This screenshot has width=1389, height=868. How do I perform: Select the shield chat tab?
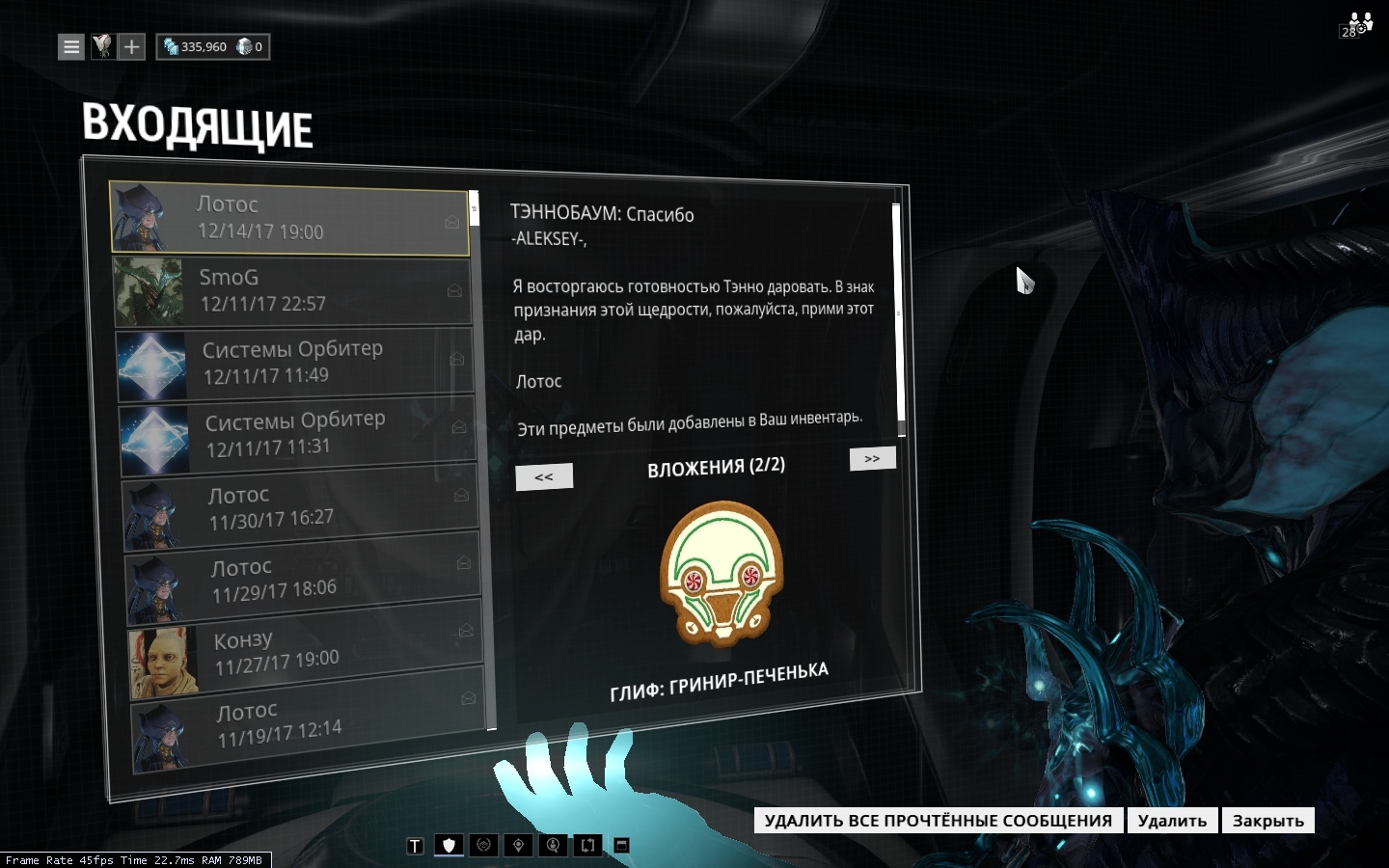[449, 846]
